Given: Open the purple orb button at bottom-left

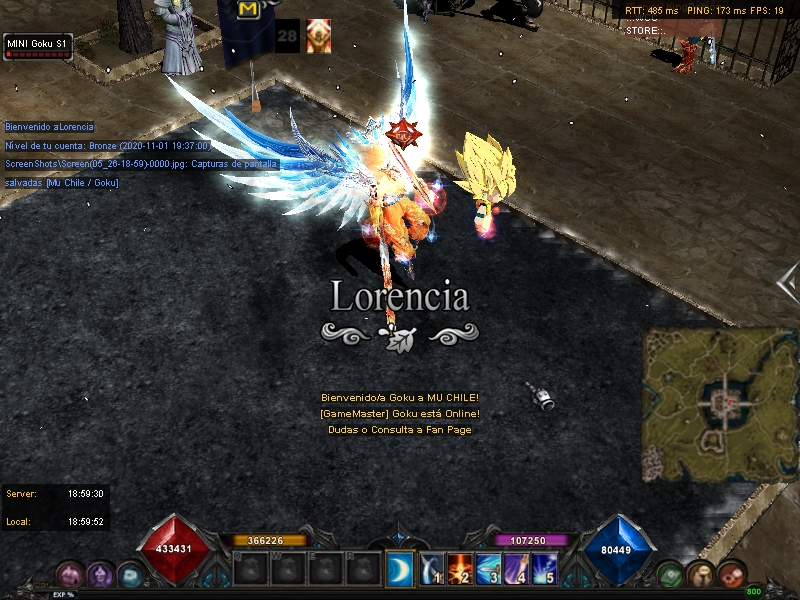Looking at the screenshot, I should [x=100, y=575].
